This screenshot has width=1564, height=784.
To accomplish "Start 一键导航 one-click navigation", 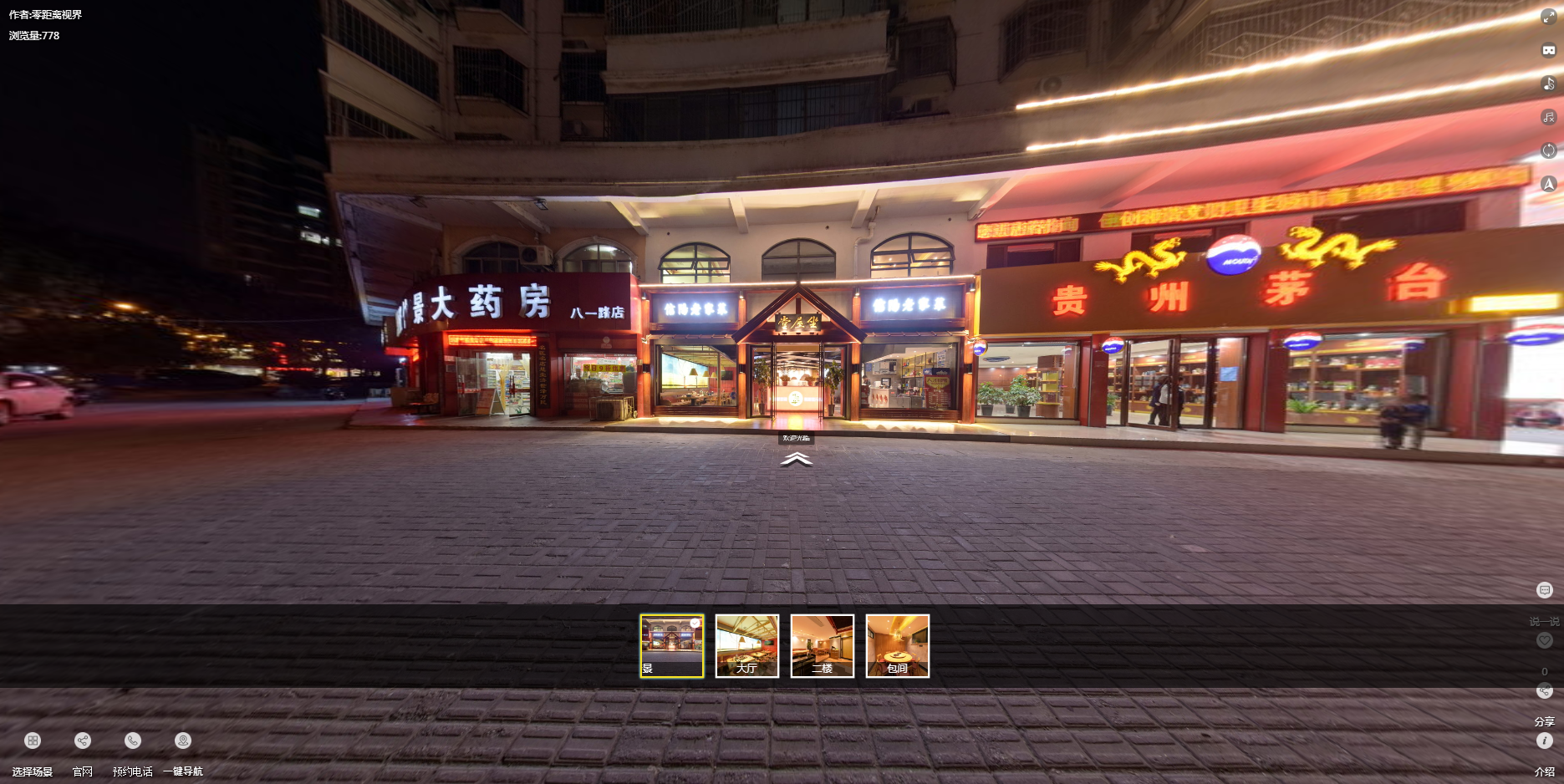I will (x=183, y=741).
